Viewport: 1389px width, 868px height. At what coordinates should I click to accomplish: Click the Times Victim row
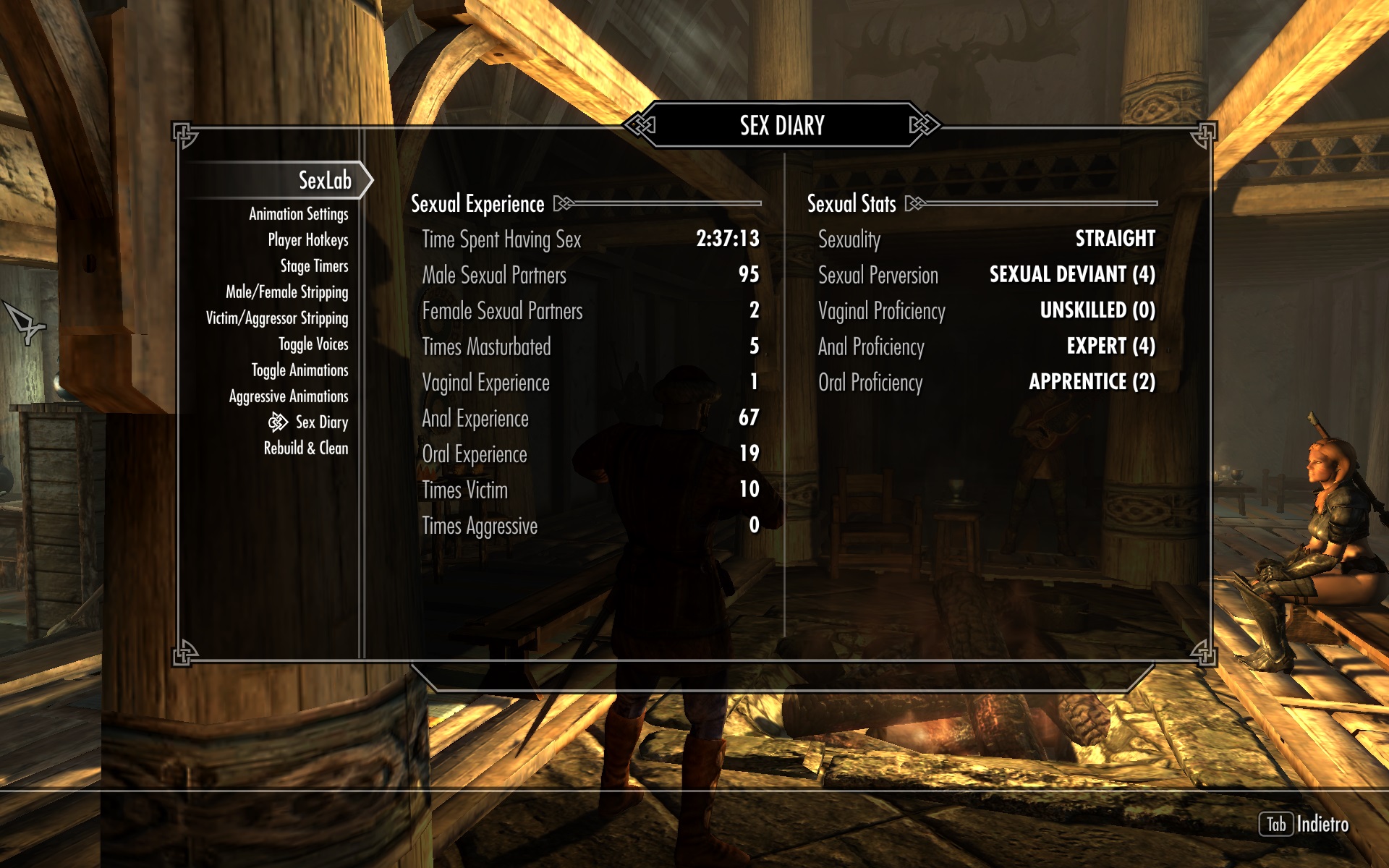click(590, 490)
